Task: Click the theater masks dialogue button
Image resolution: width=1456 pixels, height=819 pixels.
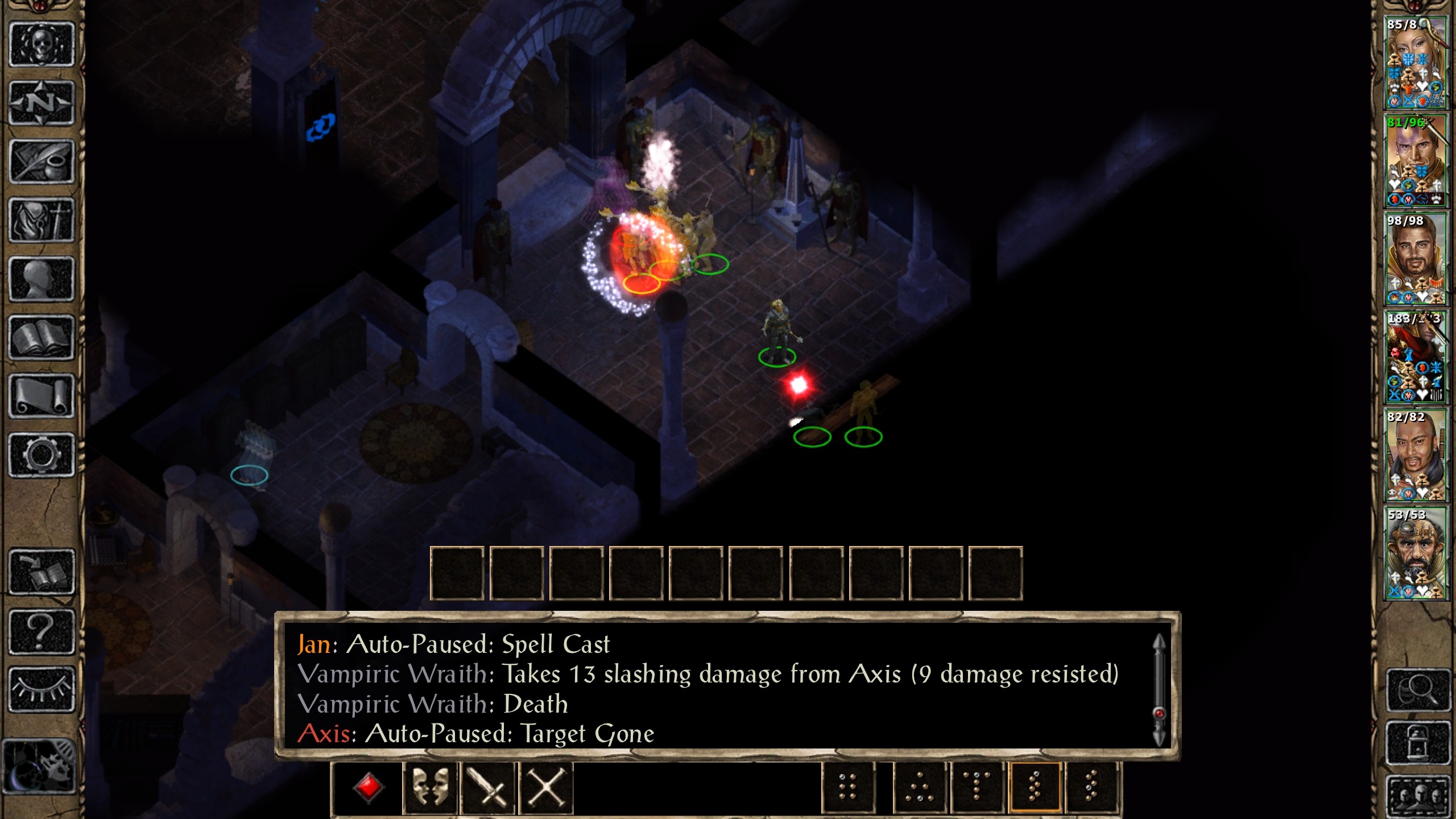Action: point(429,788)
